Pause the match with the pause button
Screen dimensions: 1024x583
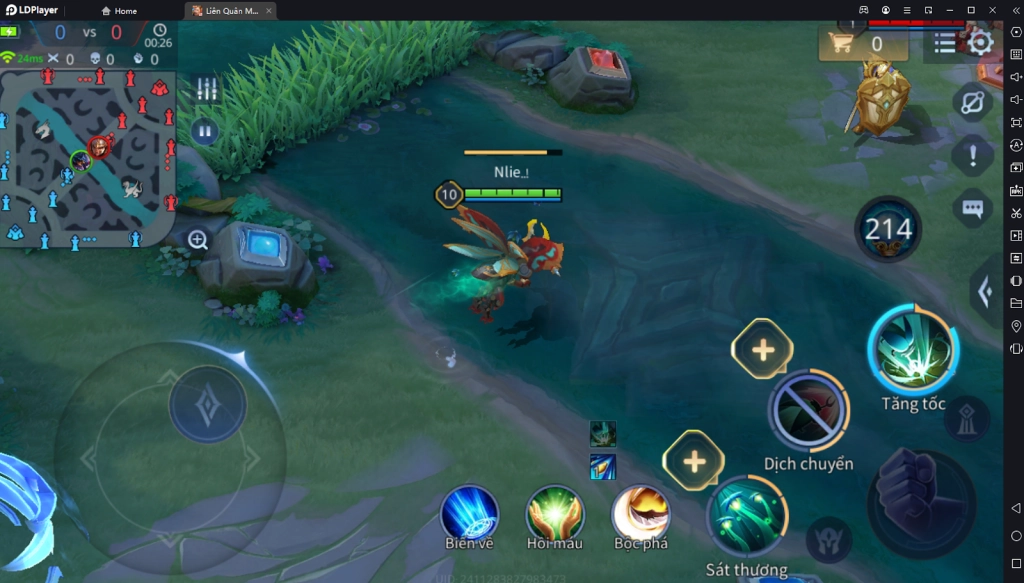[205, 131]
